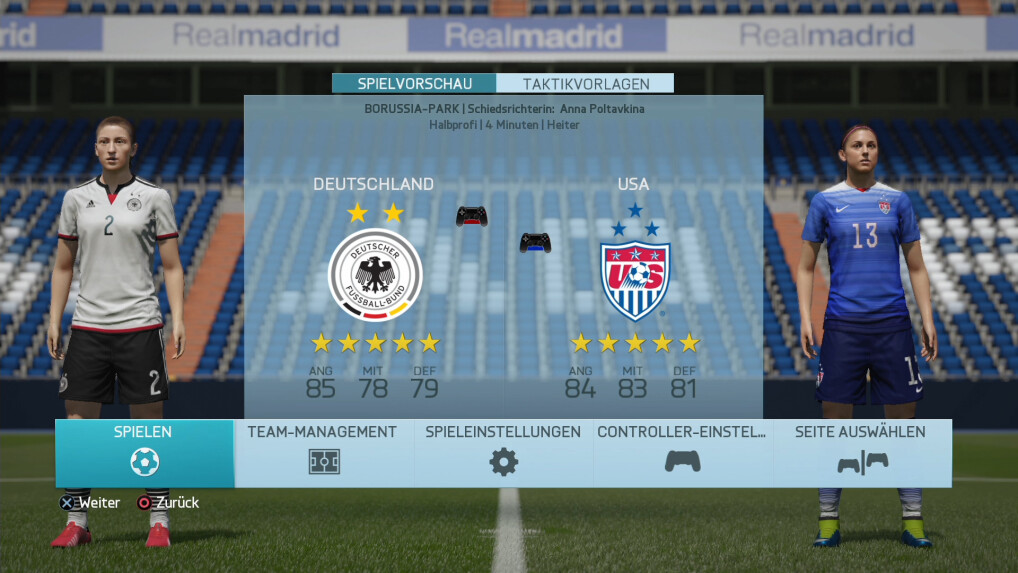
Task: Choose the Controller-Einstellungen tile
Action: click(682, 452)
